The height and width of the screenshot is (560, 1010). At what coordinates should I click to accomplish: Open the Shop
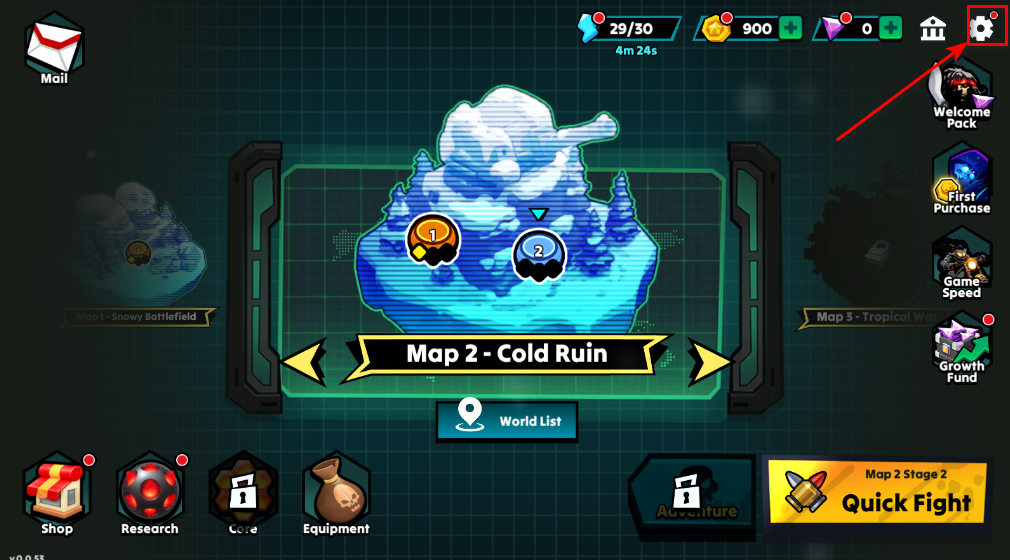coord(57,492)
